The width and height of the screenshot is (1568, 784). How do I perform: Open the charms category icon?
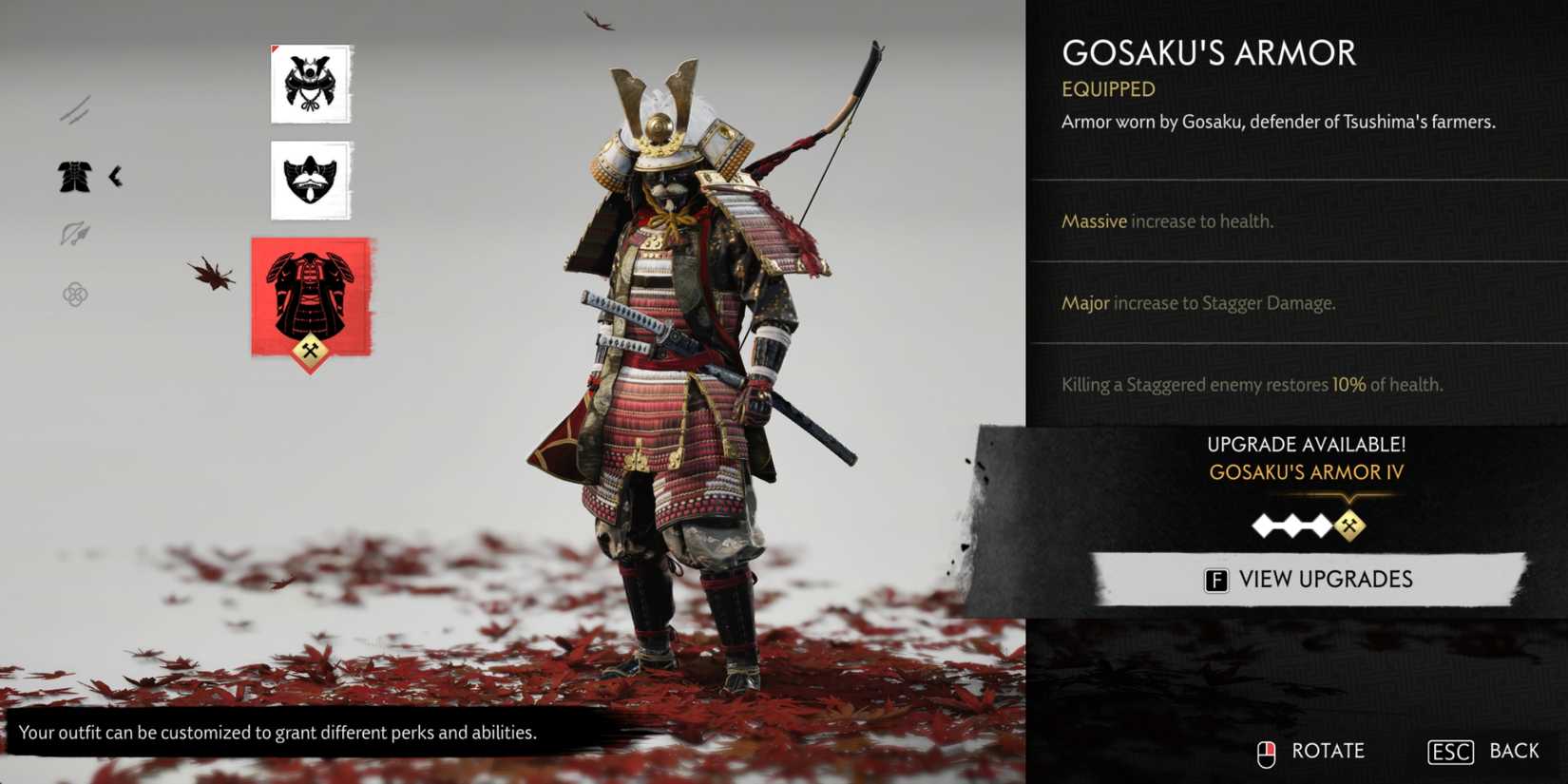coord(75,295)
